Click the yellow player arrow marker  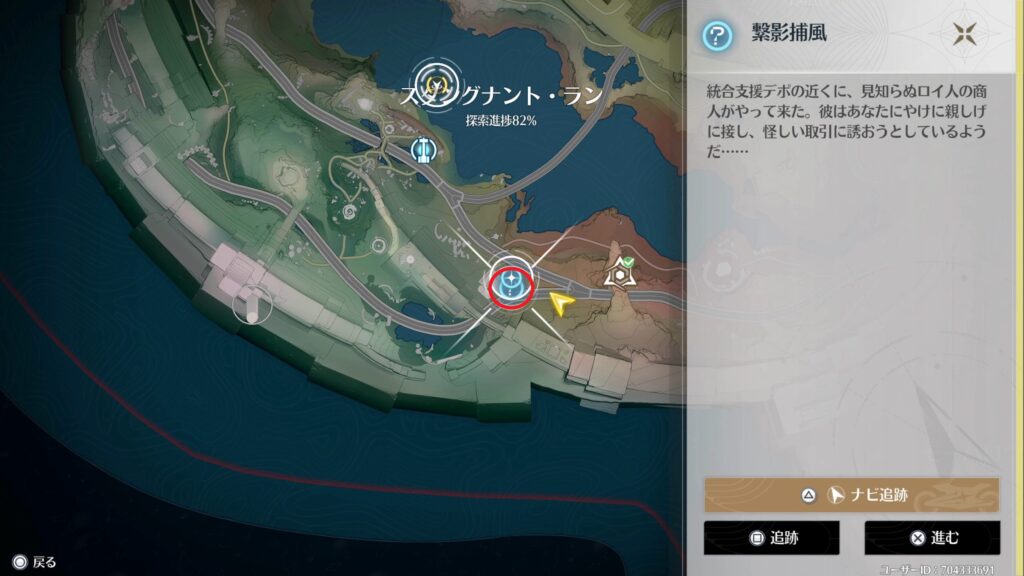click(563, 304)
